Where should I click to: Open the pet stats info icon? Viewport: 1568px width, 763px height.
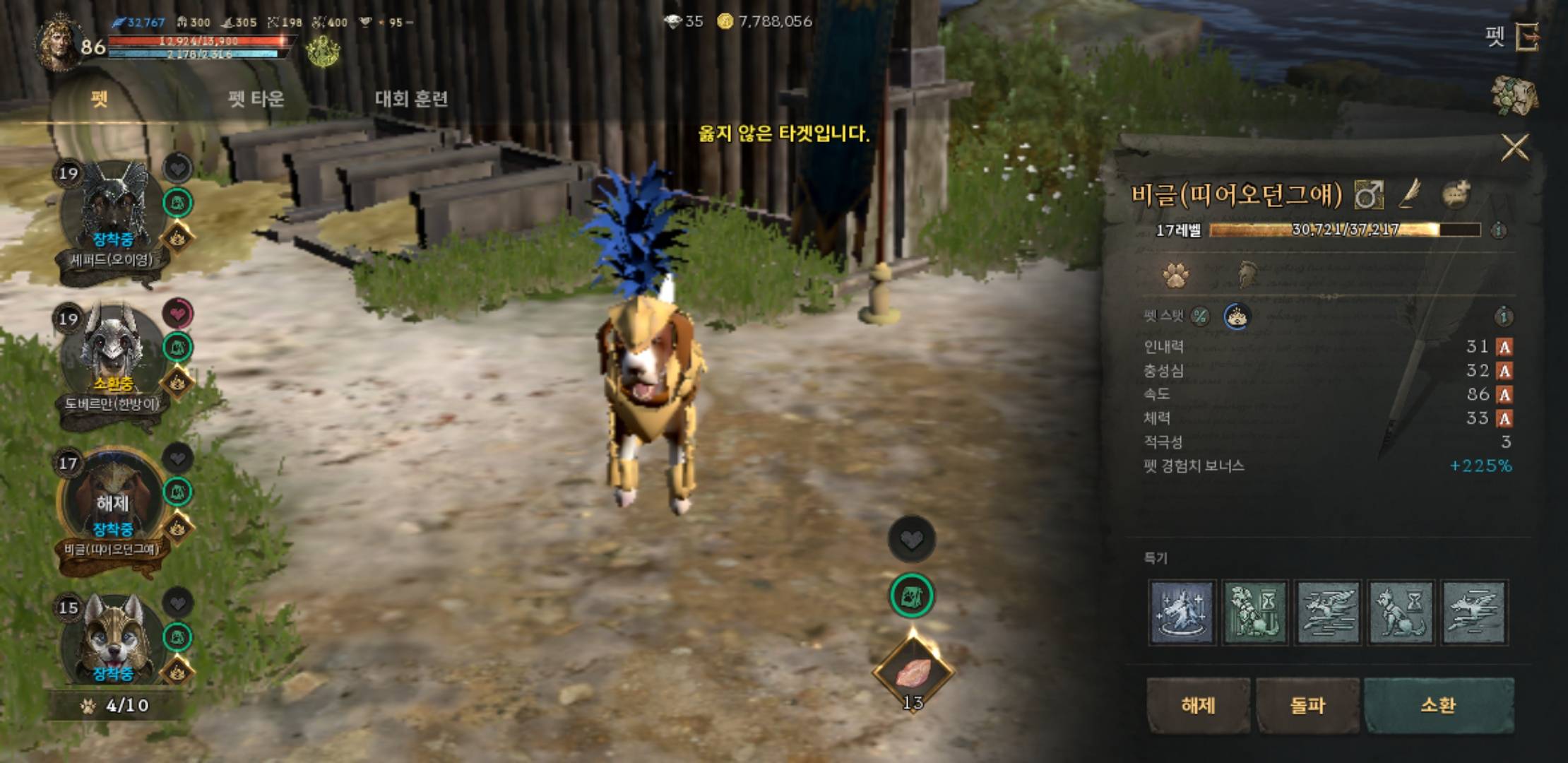pyautogui.click(x=1504, y=317)
